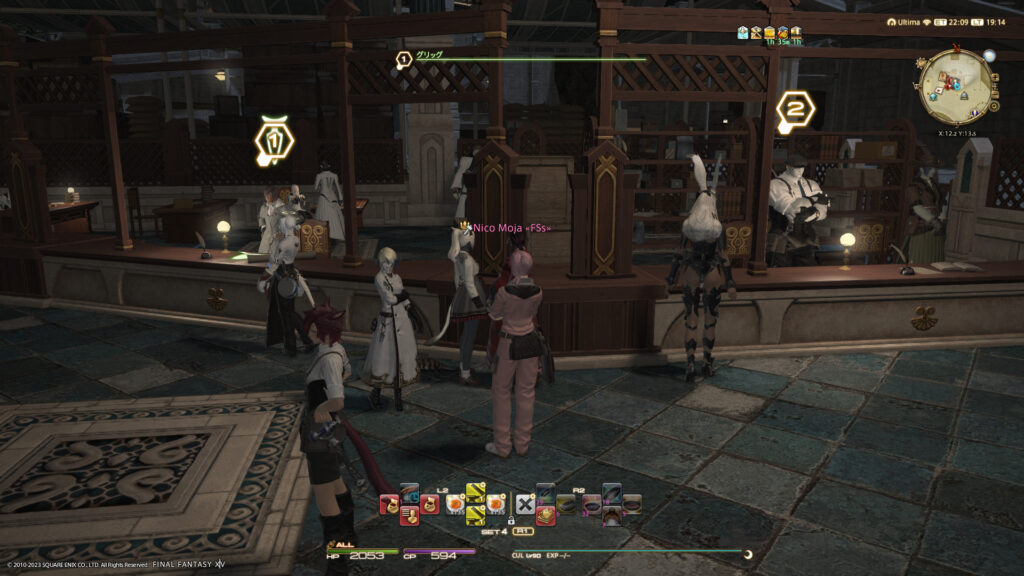Toggle the hotbar padlock icon
Screen dimensions: 1024x576
pos(511,521)
